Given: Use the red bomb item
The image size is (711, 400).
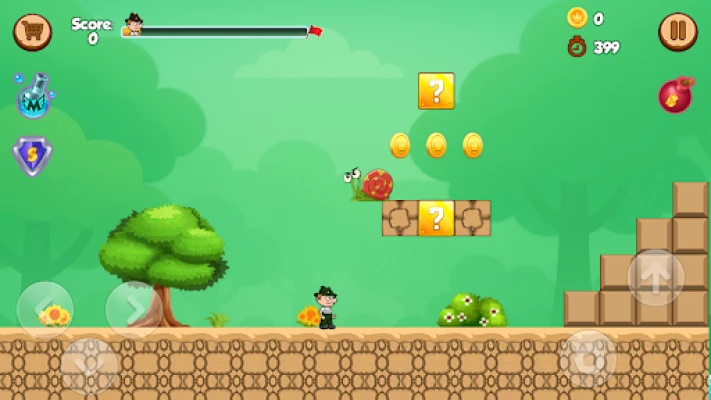Looking at the screenshot, I should pos(676,95).
